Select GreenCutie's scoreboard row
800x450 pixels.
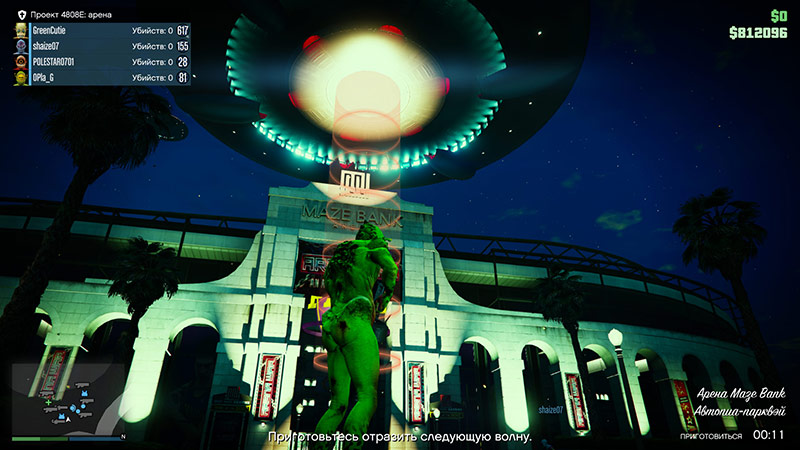[x=102, y=31]
